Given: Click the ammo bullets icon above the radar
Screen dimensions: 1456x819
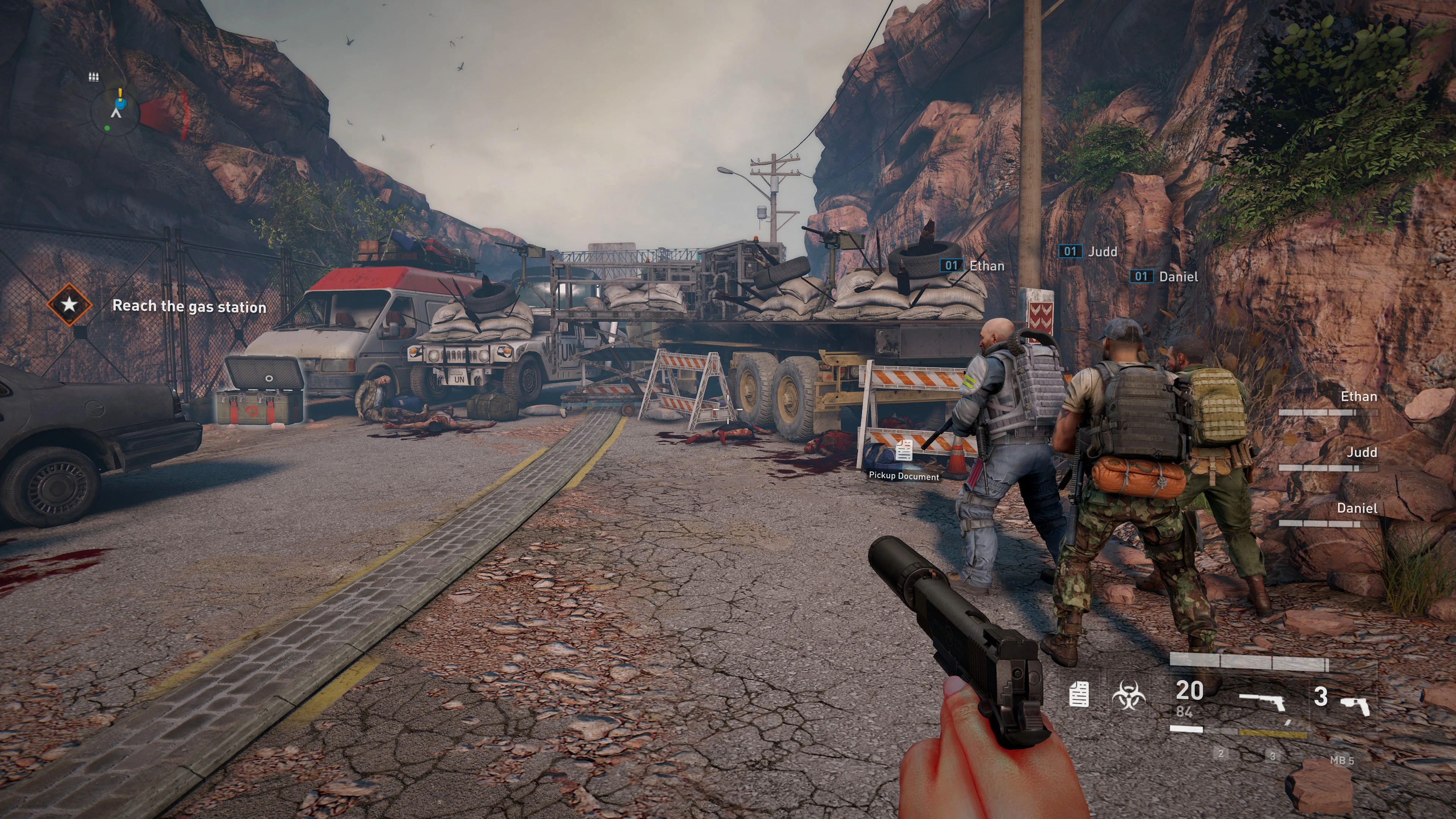Looking at the screenshot, I should [x=94, y=77].
